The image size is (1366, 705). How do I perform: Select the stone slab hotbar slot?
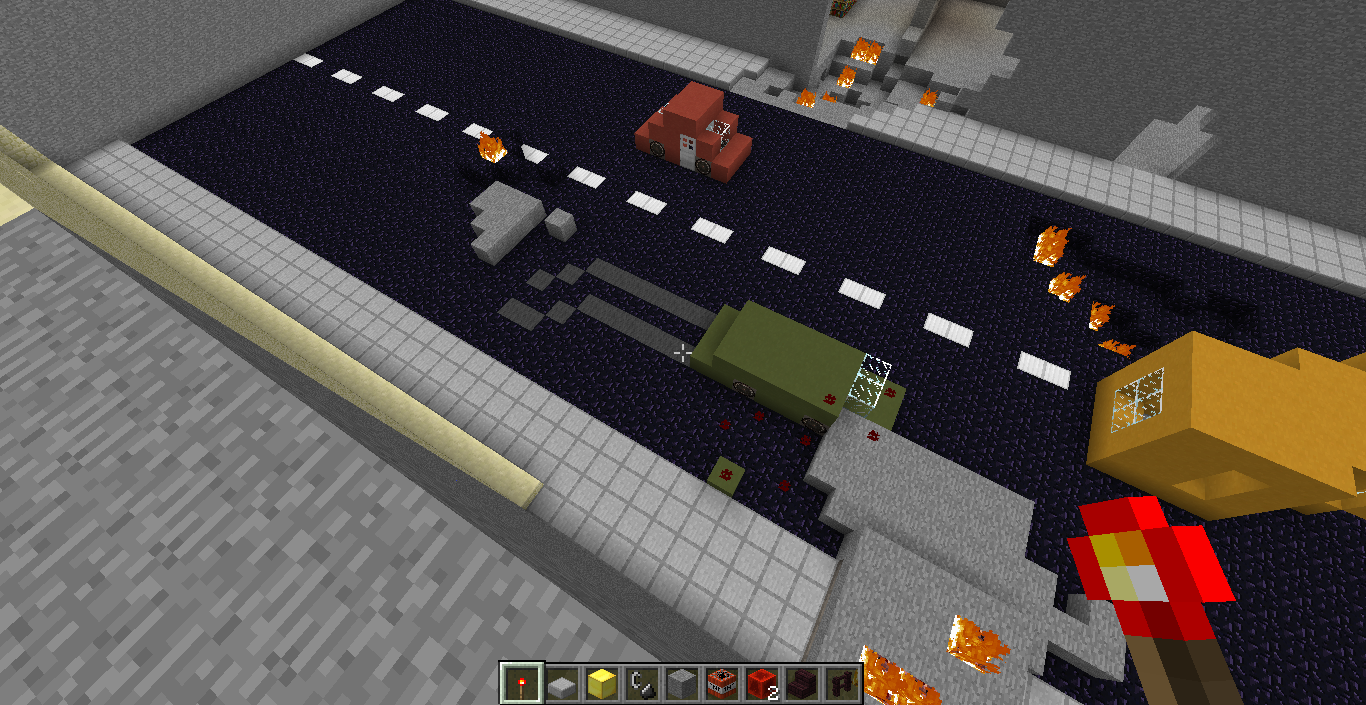click(561, 684)
